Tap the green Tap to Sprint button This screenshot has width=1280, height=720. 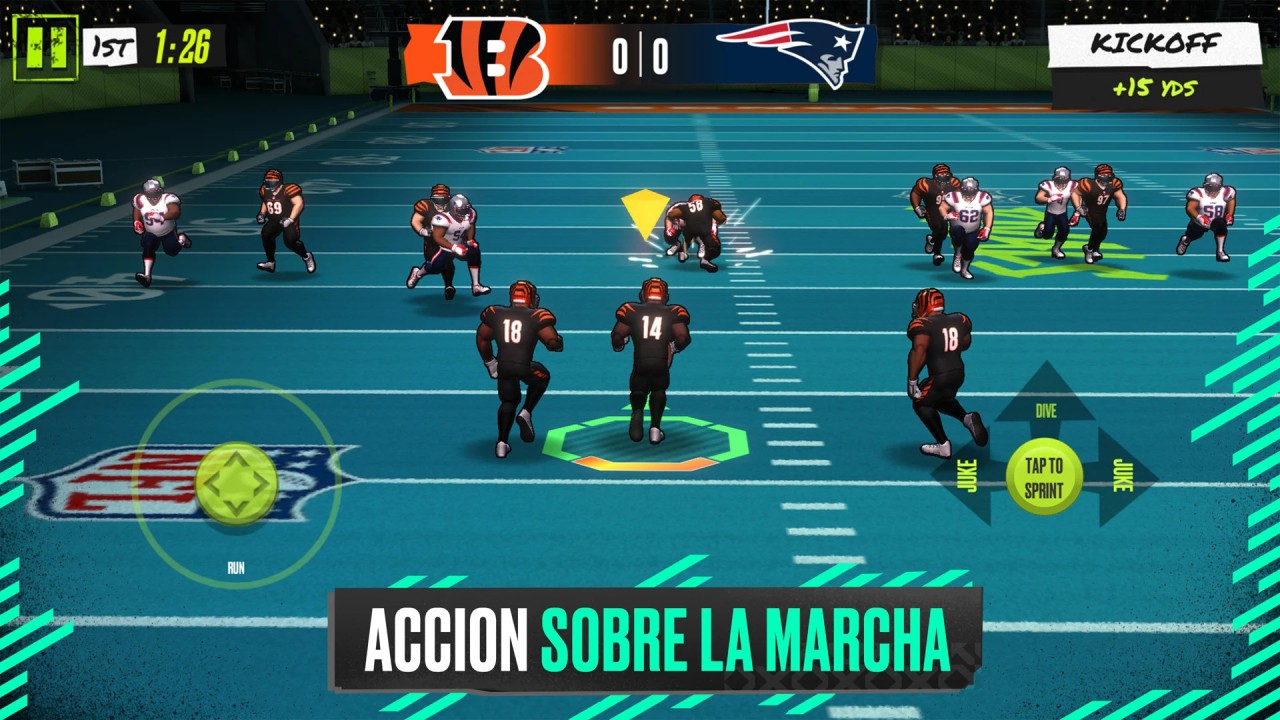click(1044, 478)
